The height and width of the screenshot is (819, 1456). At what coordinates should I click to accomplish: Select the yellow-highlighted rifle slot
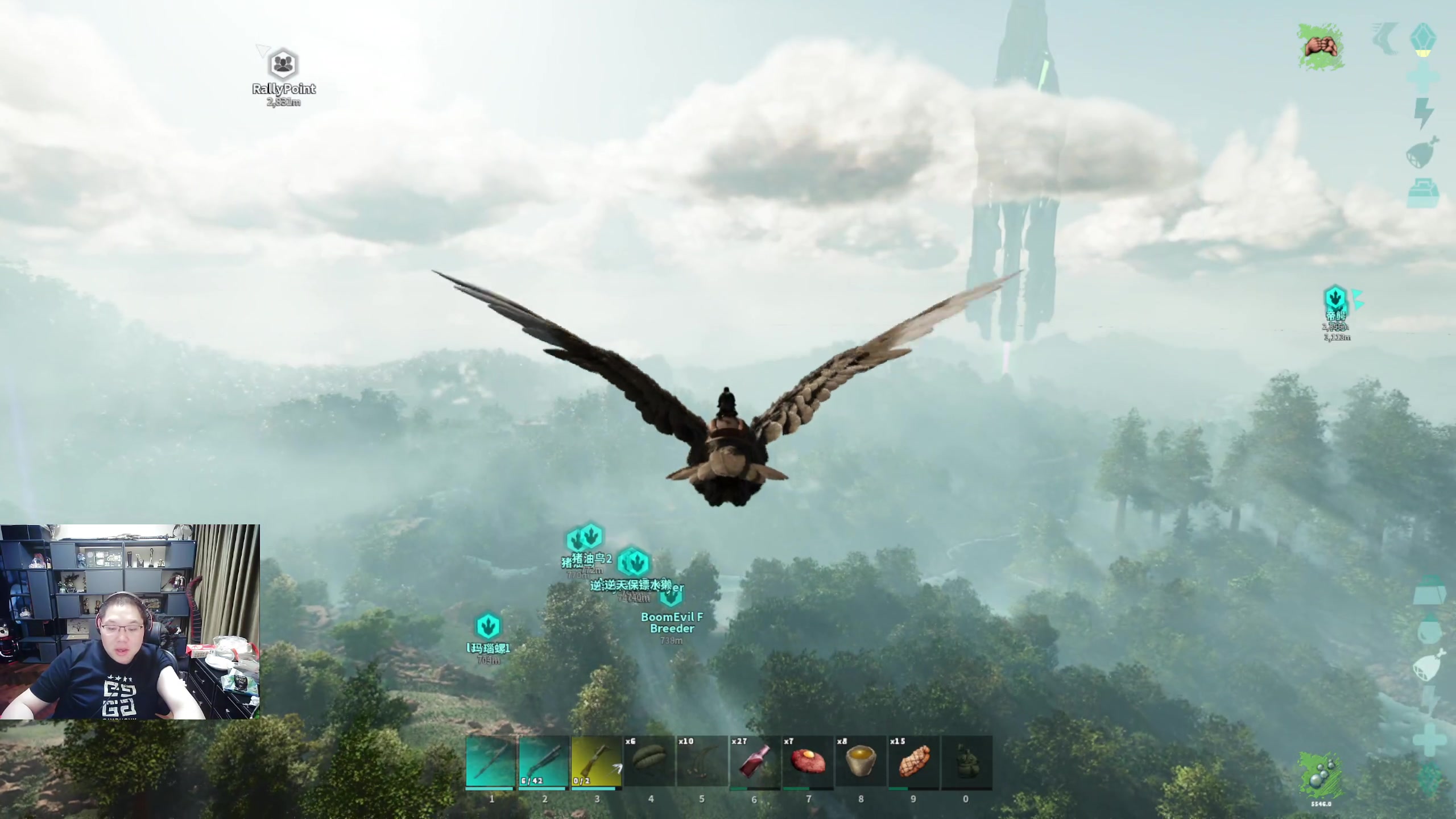[596, 762]
